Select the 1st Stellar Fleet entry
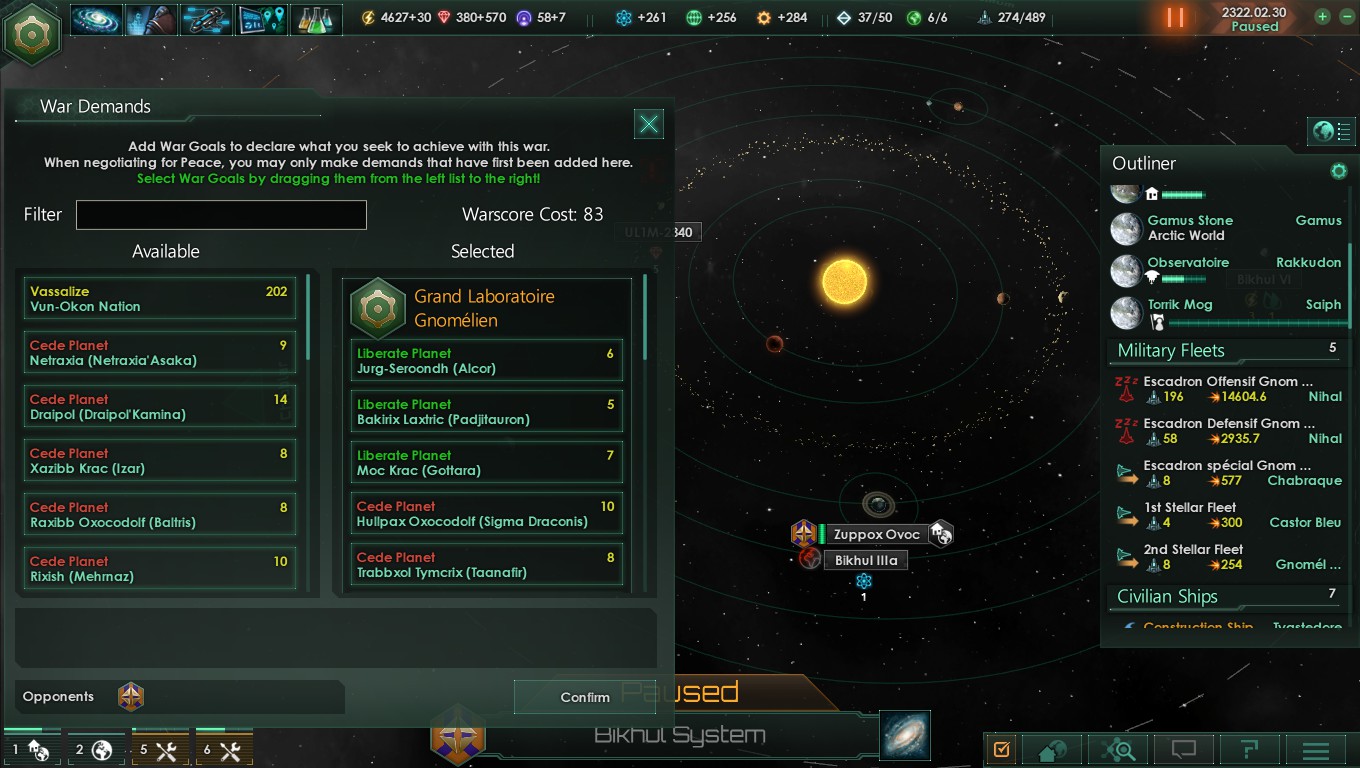The image size is (1360, 768). (x=1228, y=515)
